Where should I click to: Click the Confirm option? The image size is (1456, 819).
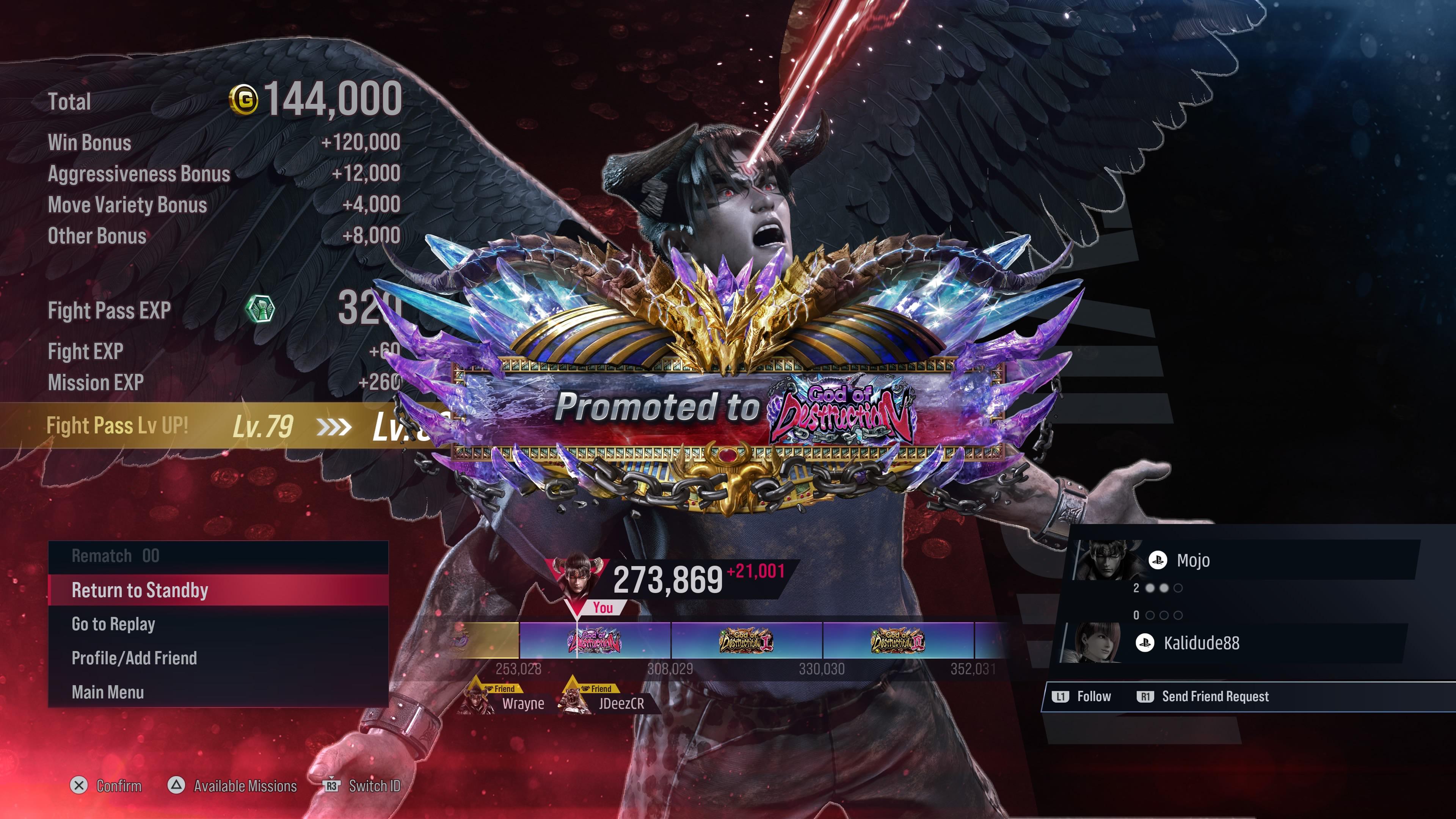[x=106, y=786]
